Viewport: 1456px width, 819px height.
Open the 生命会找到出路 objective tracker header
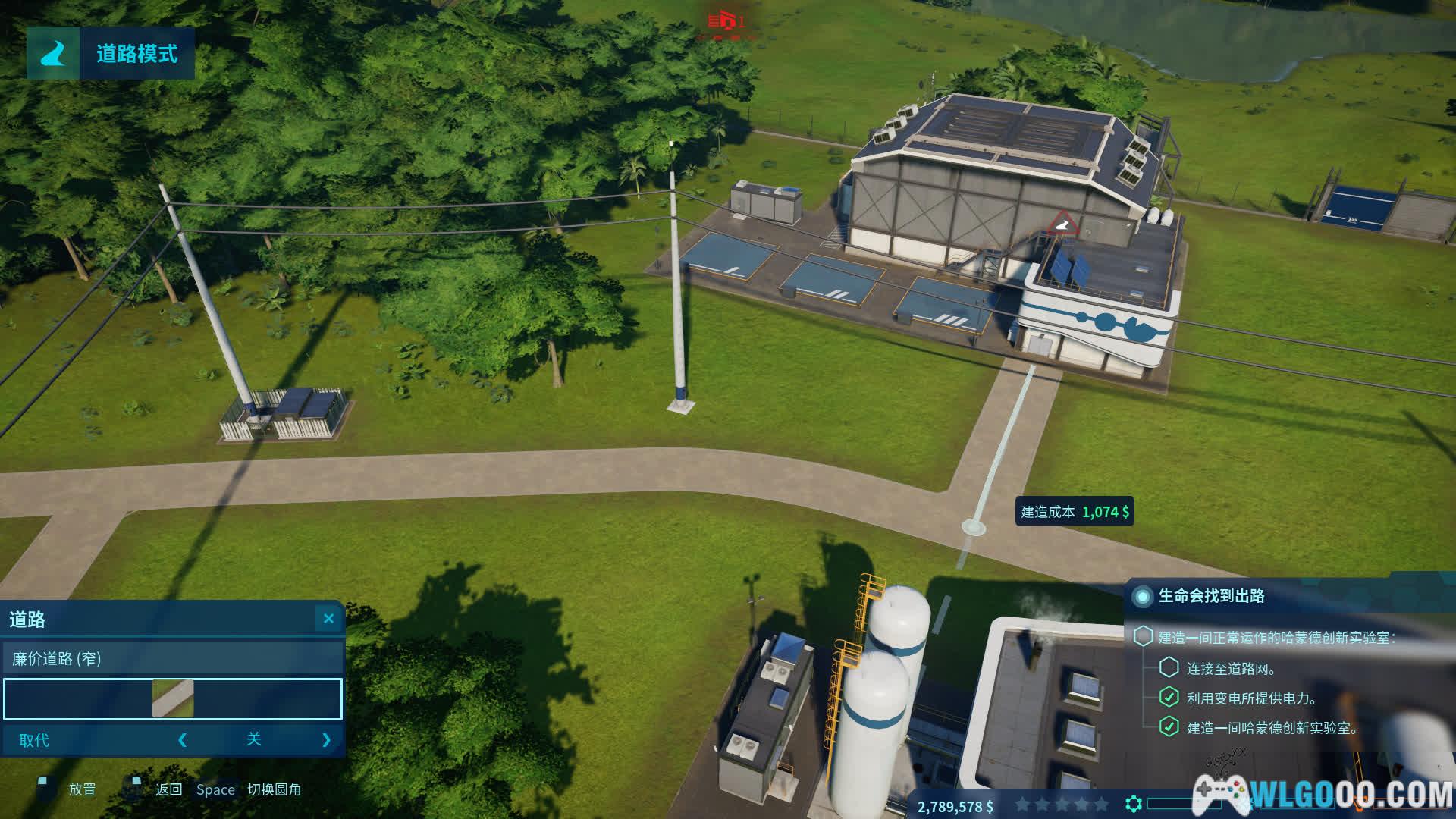tap(1211, 596)
